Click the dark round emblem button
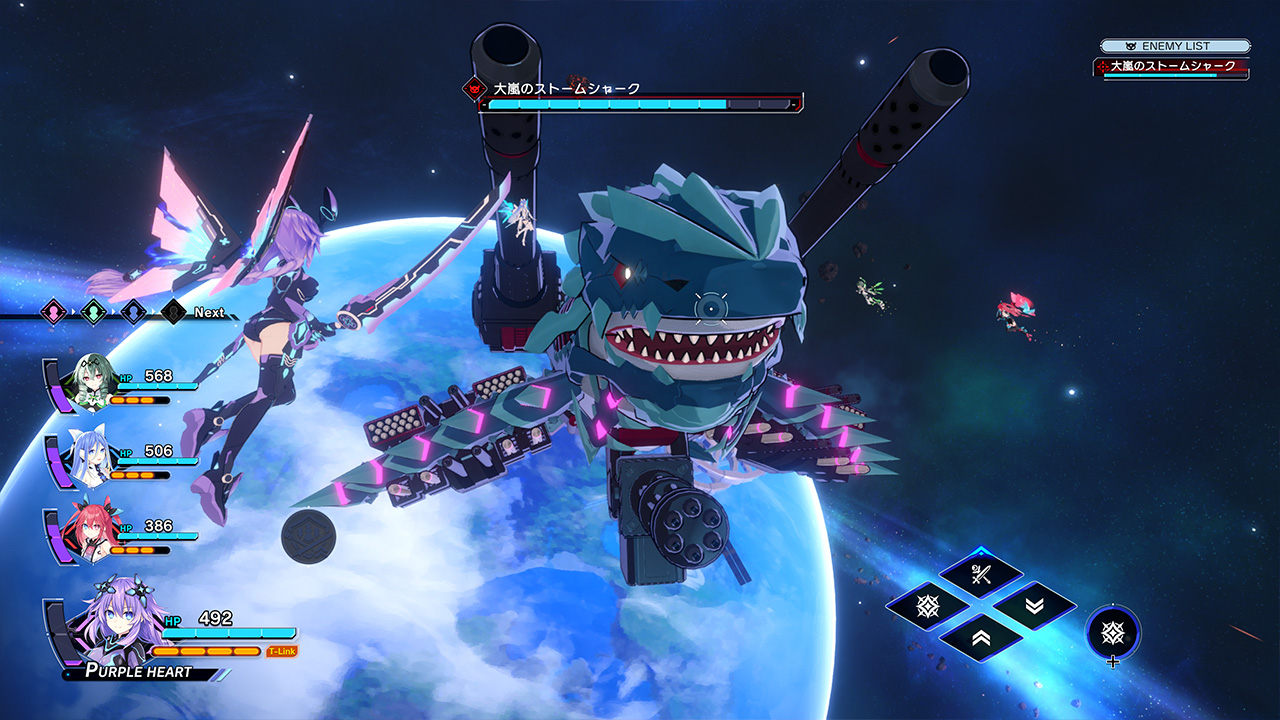The width and height of the screenshot is (1280, 720). pos(308,536)
